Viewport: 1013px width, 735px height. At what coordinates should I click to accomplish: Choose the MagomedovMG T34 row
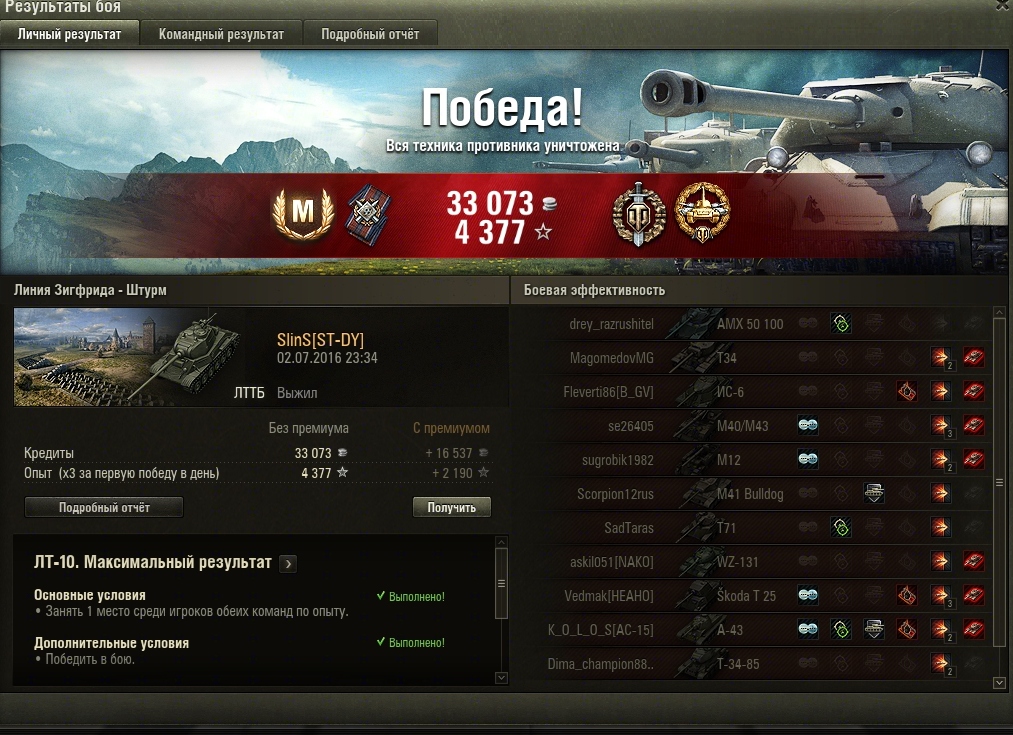pos(750,358)
